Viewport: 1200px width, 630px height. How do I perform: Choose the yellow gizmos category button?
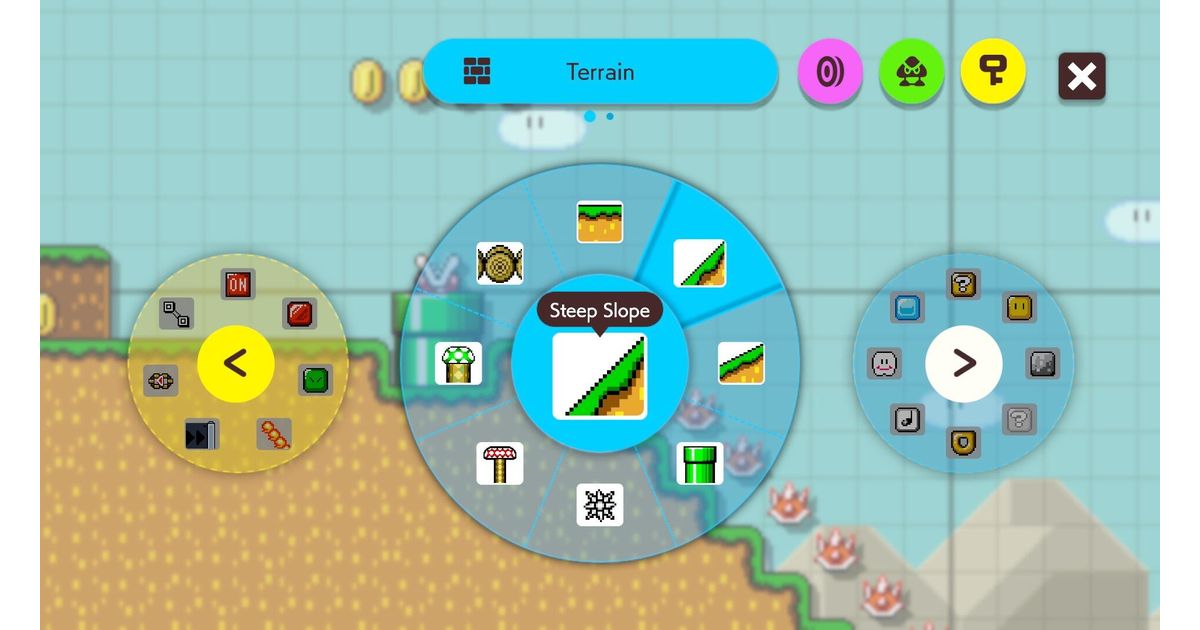(992, 73)
